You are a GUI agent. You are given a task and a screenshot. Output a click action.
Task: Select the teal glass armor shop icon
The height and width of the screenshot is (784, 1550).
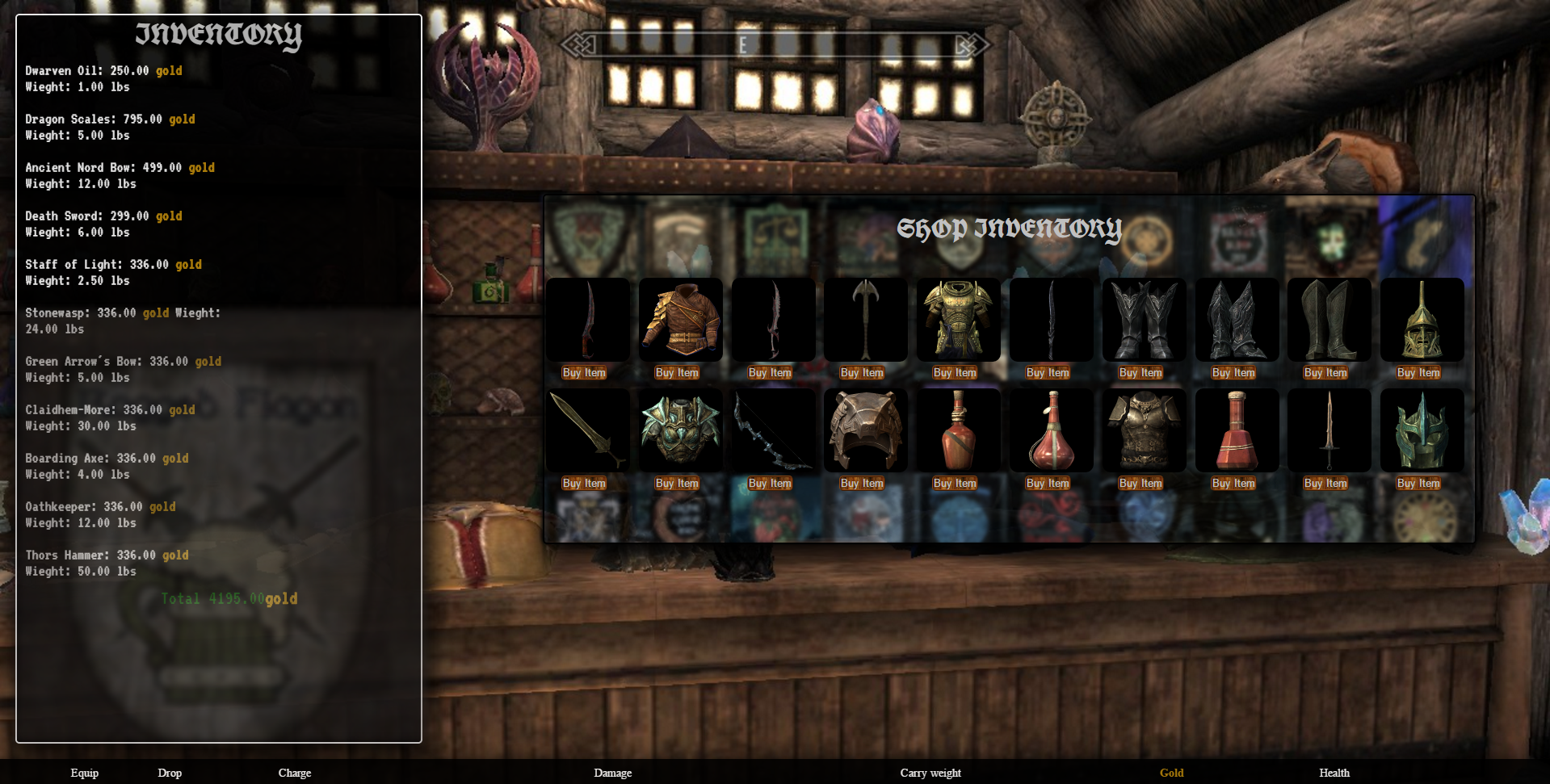tap(680, 430)
